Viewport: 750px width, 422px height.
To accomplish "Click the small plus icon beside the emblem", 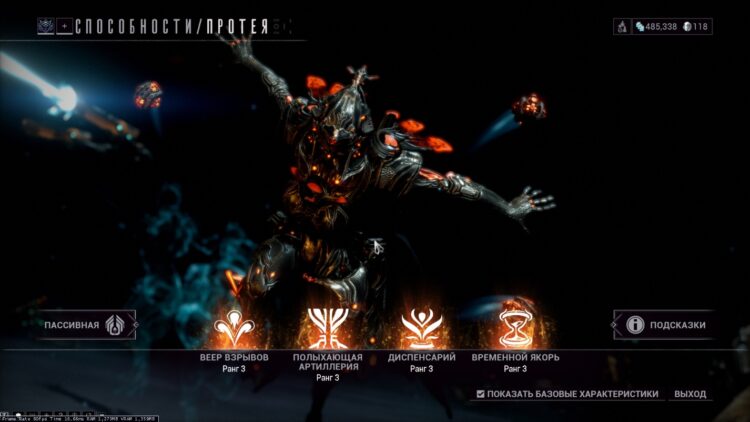I will coord(64,27).
